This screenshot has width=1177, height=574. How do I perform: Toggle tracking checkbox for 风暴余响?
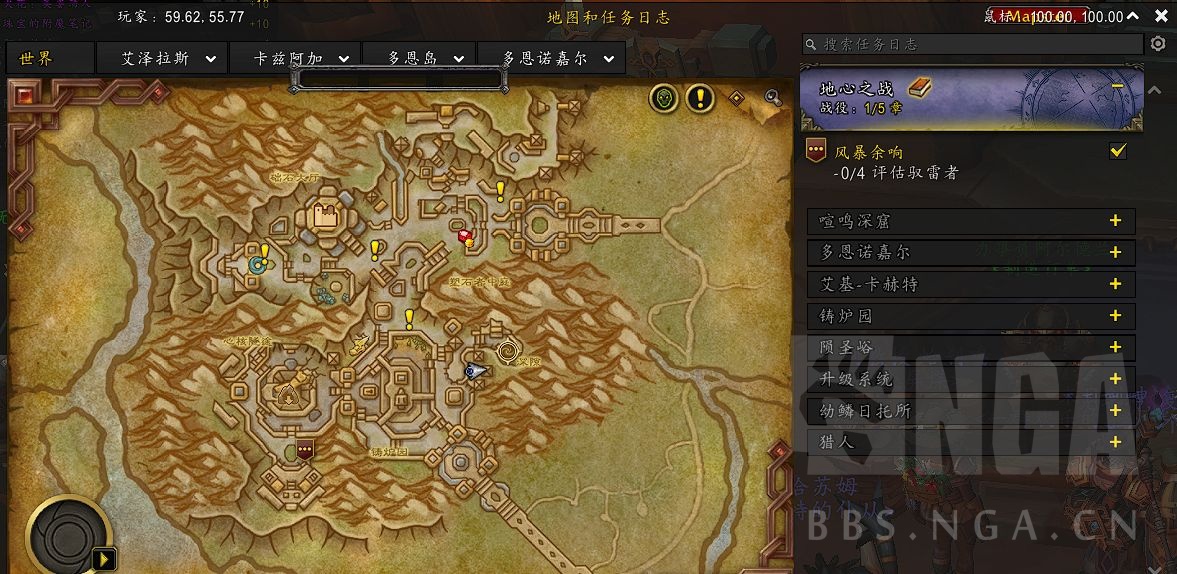[1118, 151]
